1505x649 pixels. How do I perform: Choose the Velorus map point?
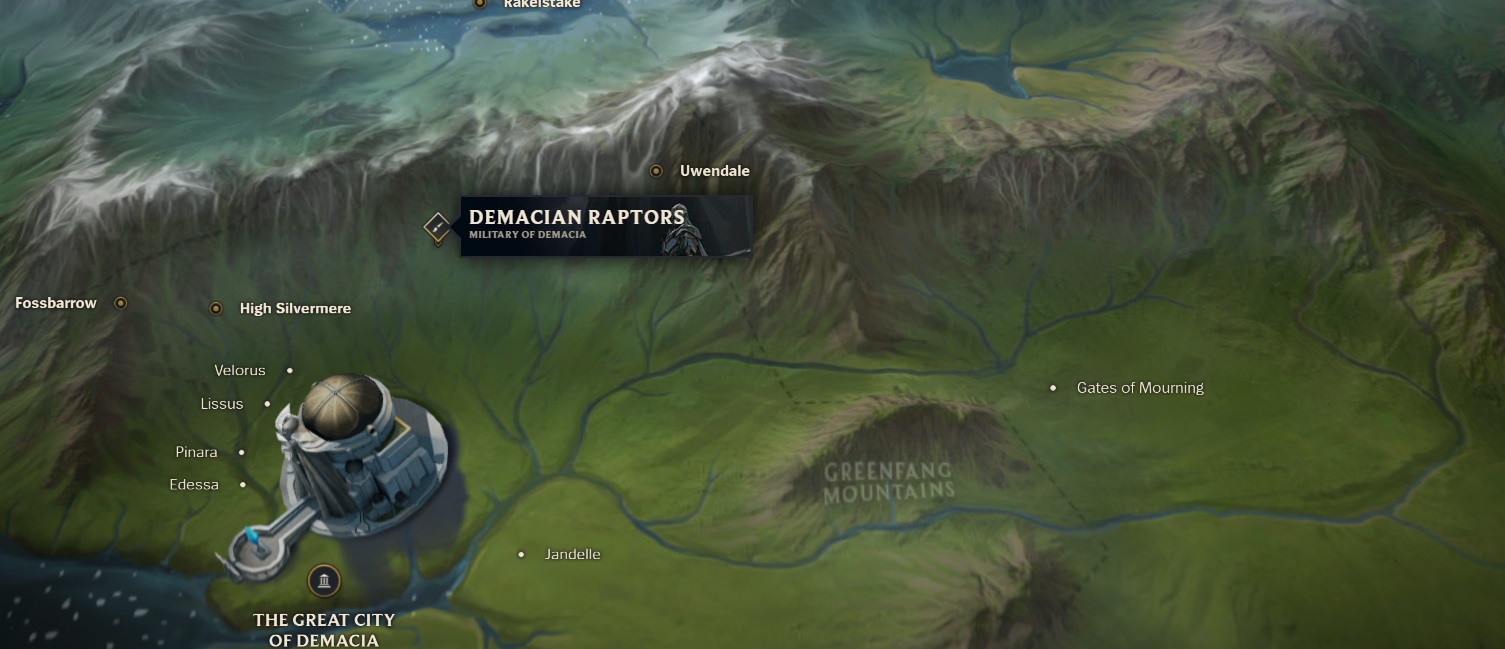point(290,371)
